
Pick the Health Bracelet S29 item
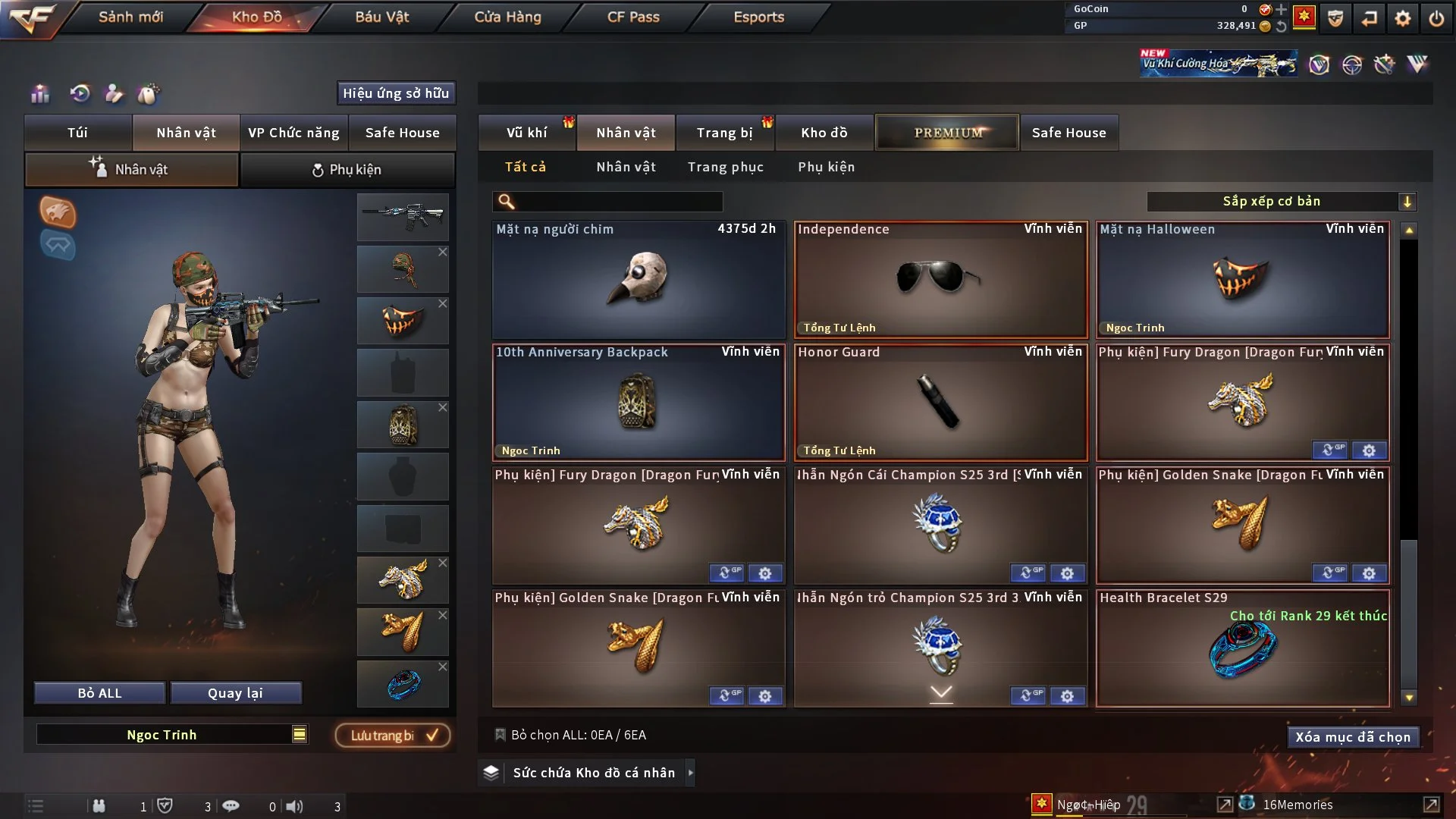click(x=1242, y=649)
